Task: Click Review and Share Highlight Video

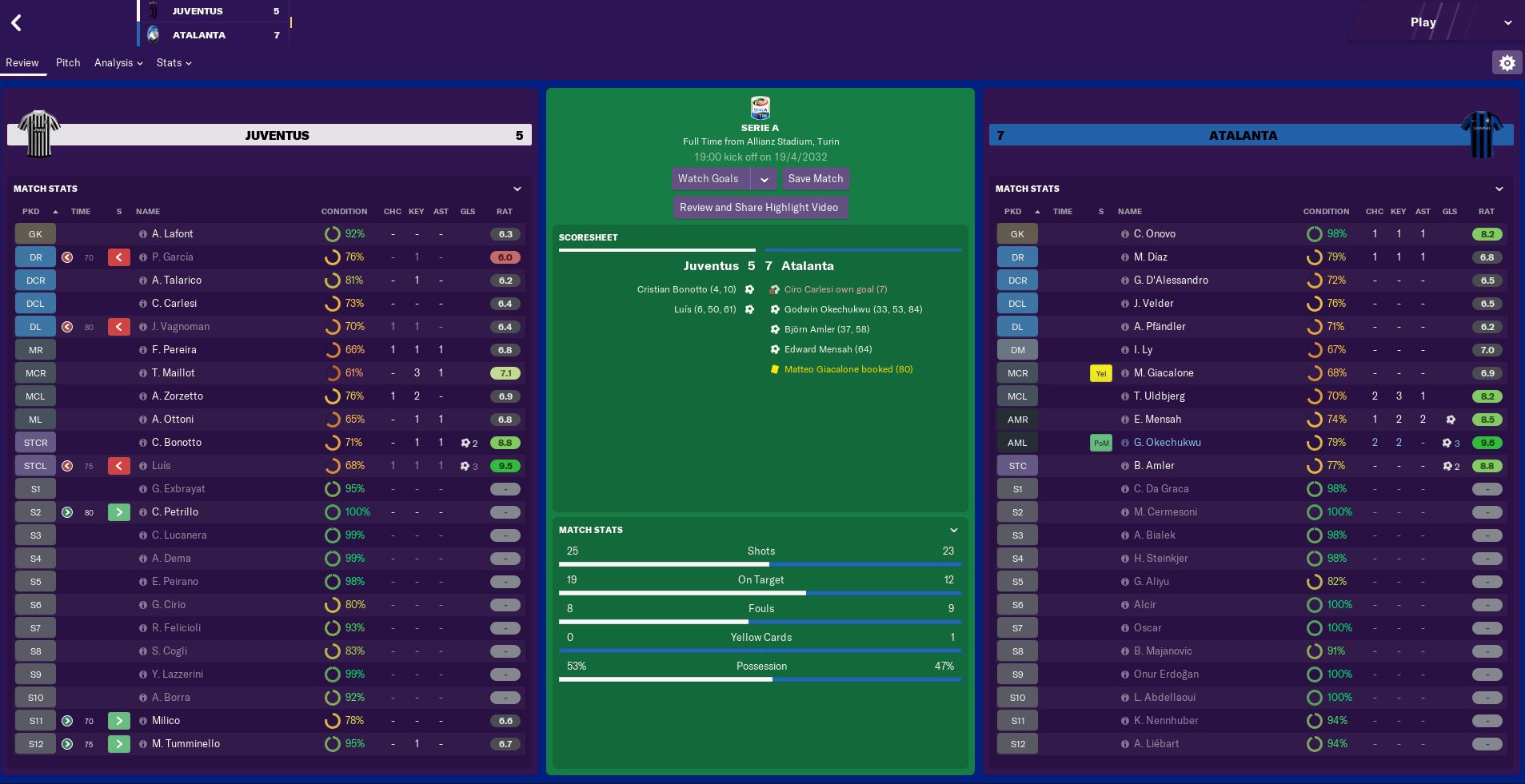Action: coord(760,206)
